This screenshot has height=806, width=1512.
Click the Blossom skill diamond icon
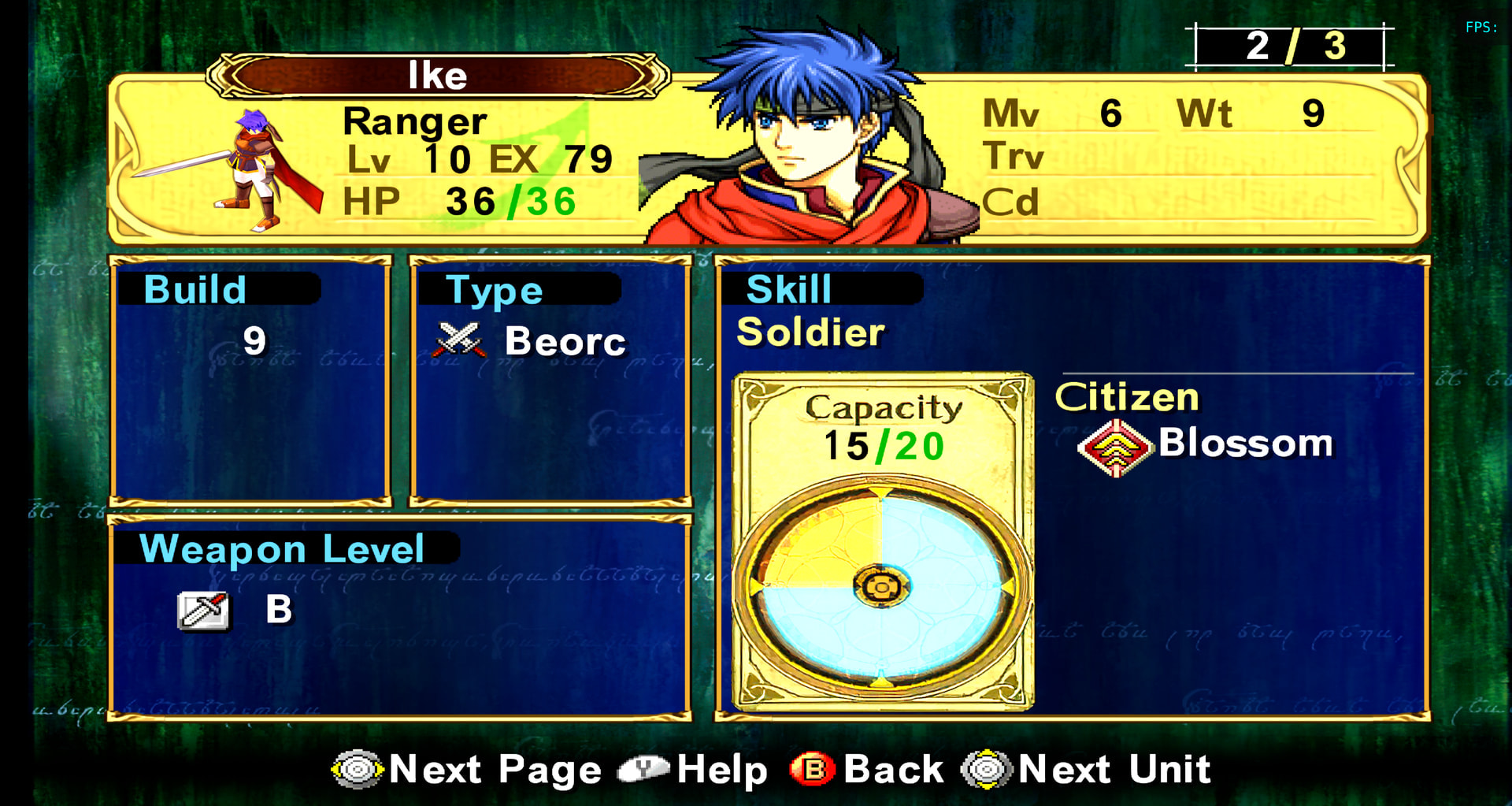coord(1114,447)
